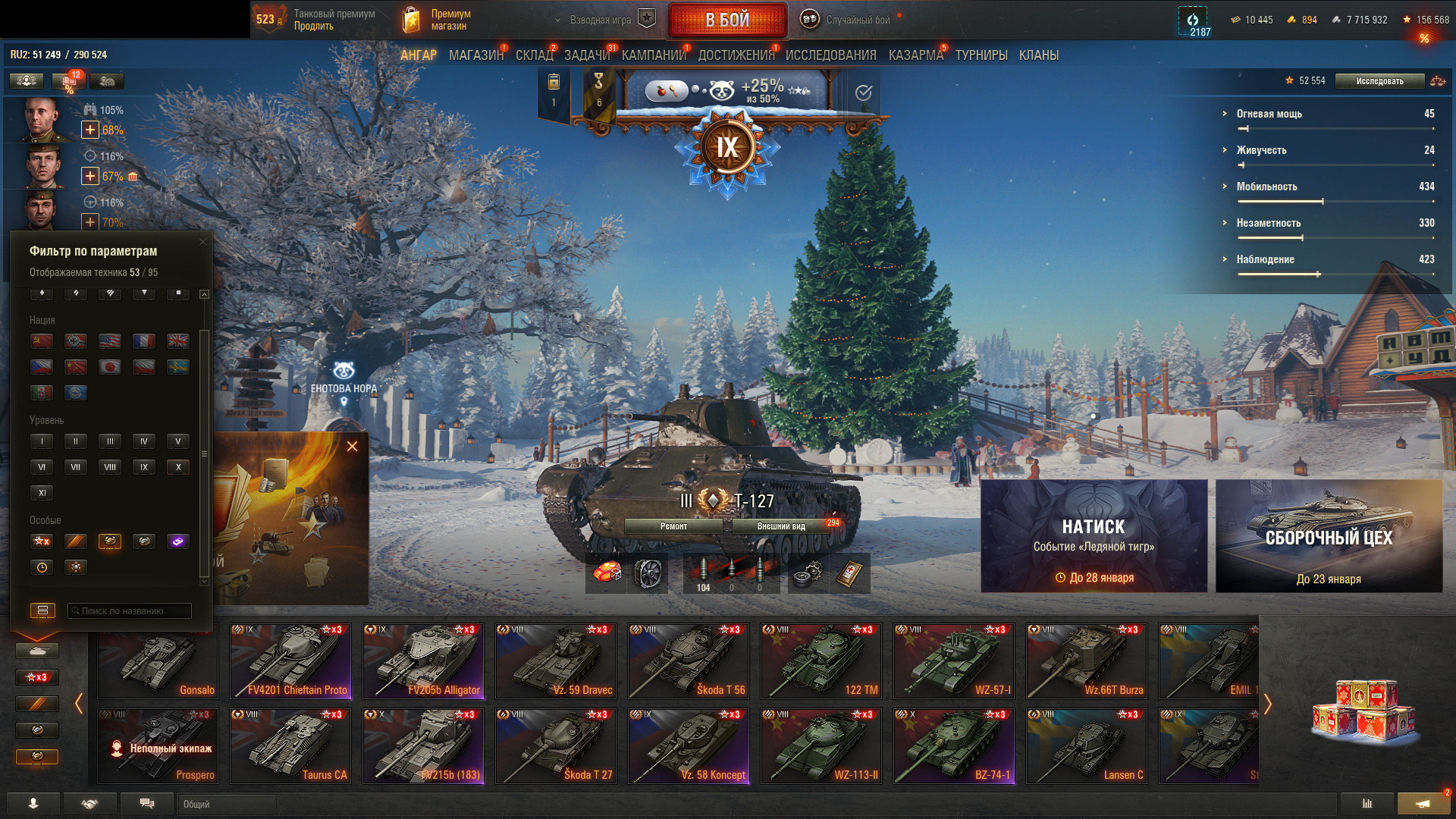
Task: Close the orange promo popup
Action: pyautogui.click(x=352, y=447)
